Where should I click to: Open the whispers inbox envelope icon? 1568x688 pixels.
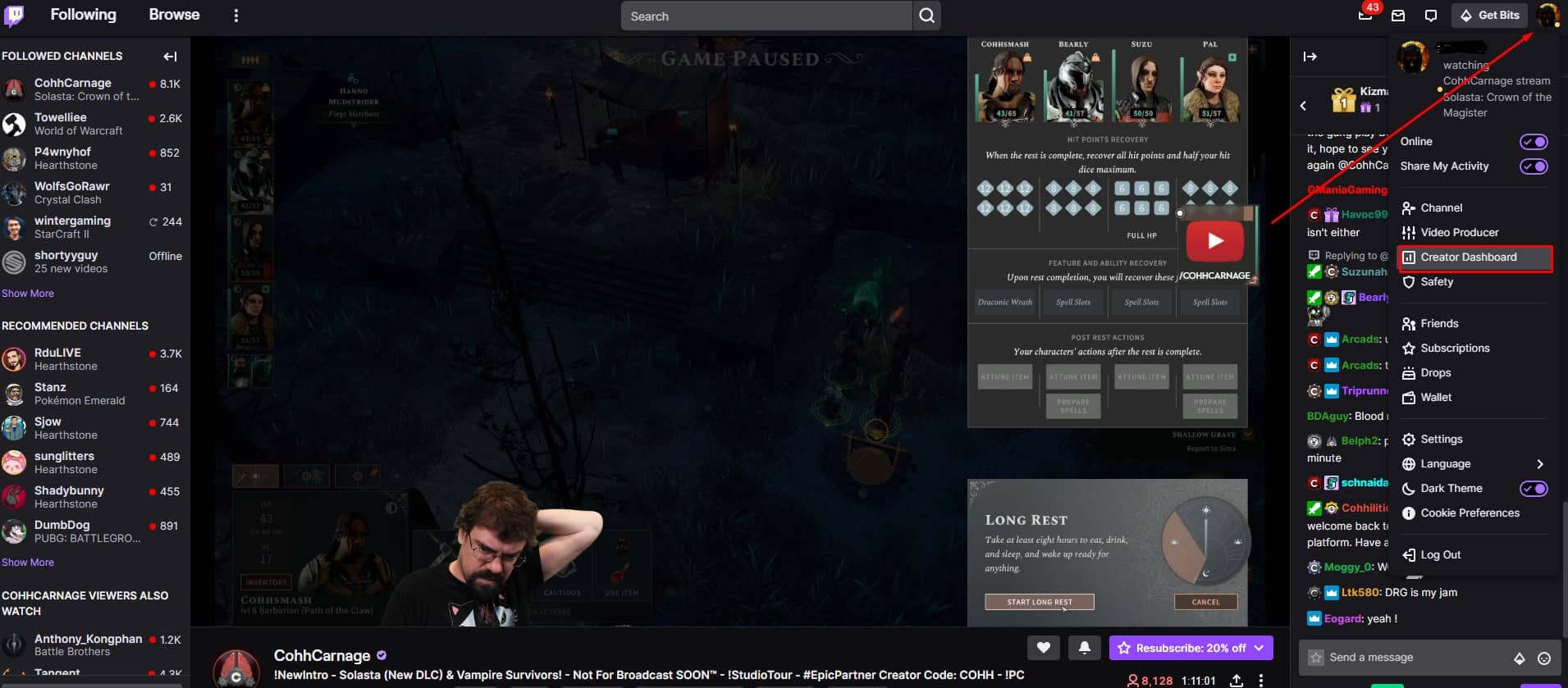tap(1398, 16)
